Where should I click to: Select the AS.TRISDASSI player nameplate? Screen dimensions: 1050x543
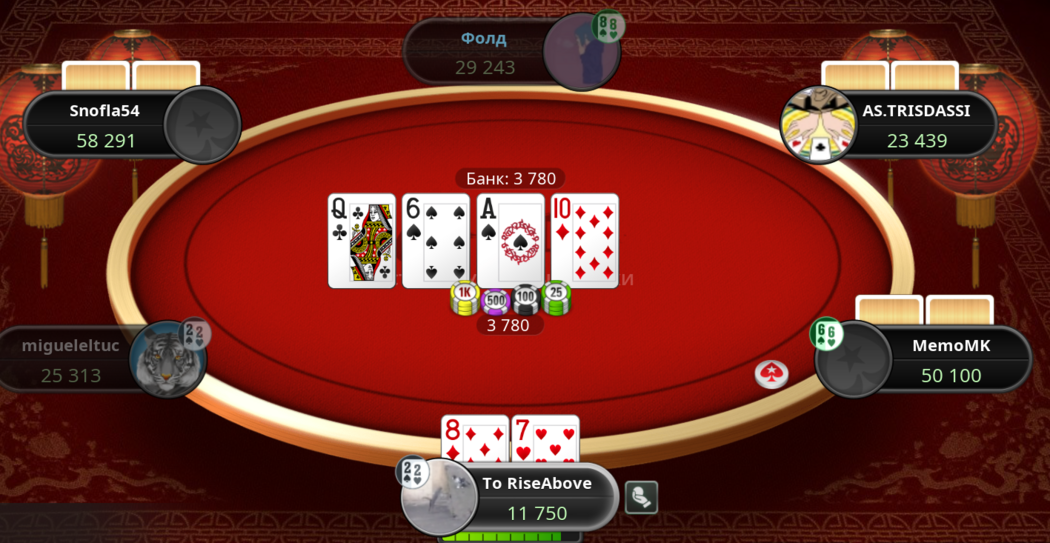(x=915, y=126)
